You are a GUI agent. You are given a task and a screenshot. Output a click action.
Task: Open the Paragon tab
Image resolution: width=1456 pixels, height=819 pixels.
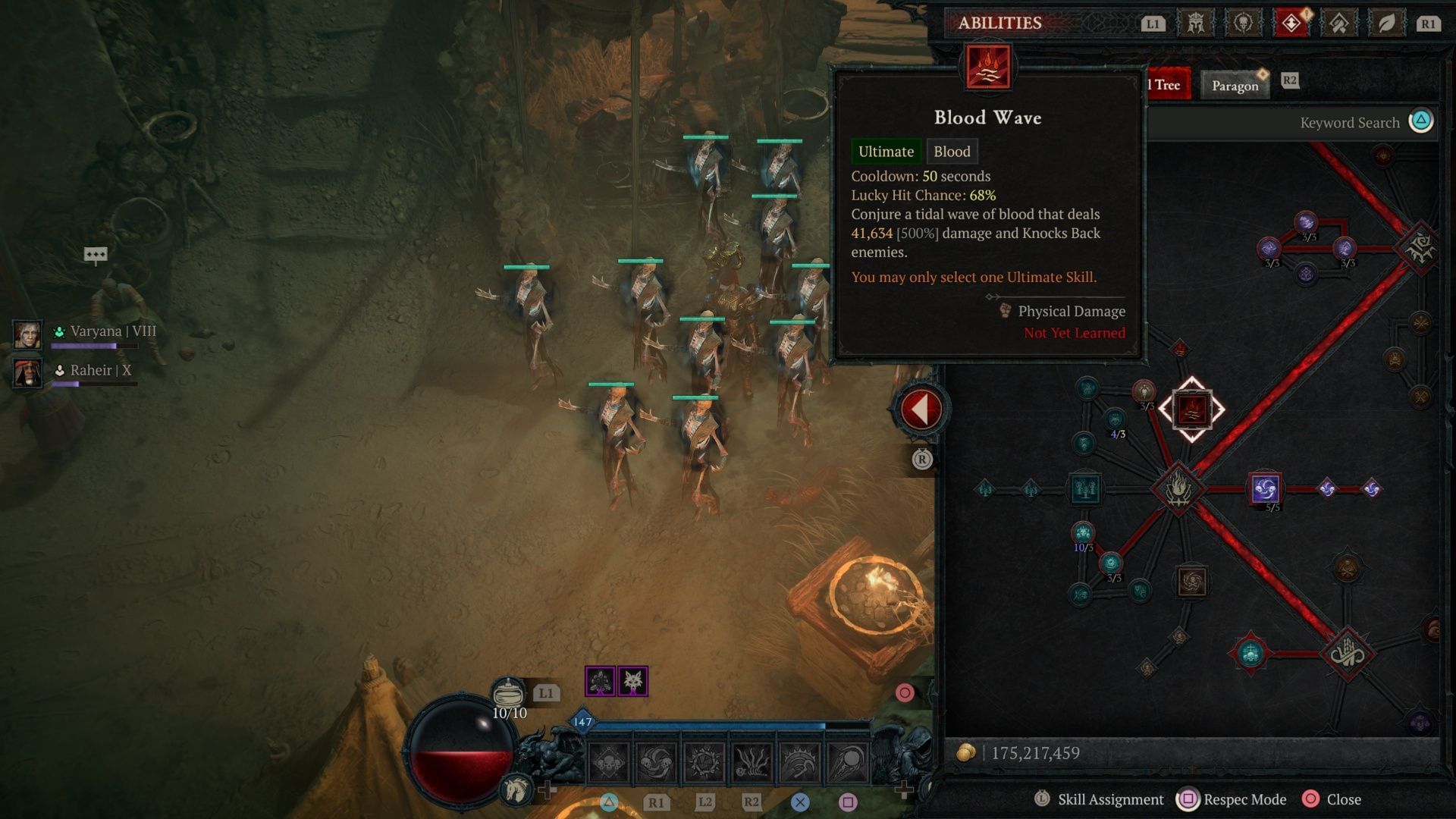point(1235,86)
